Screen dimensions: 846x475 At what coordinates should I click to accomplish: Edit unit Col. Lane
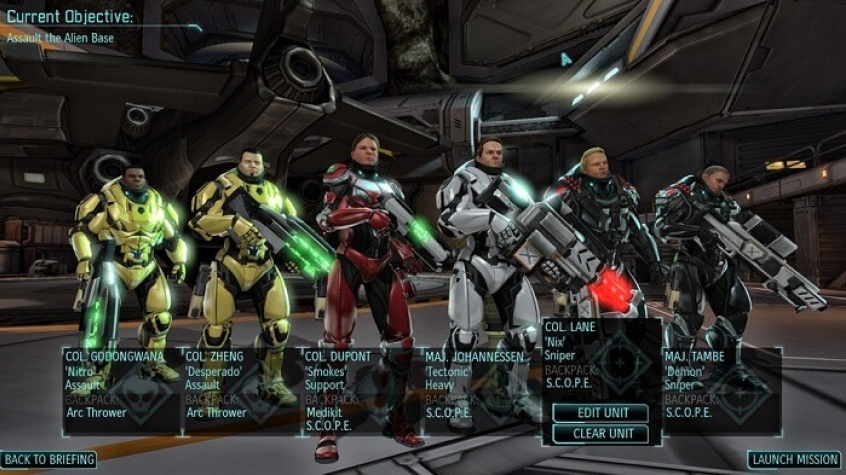598,413
